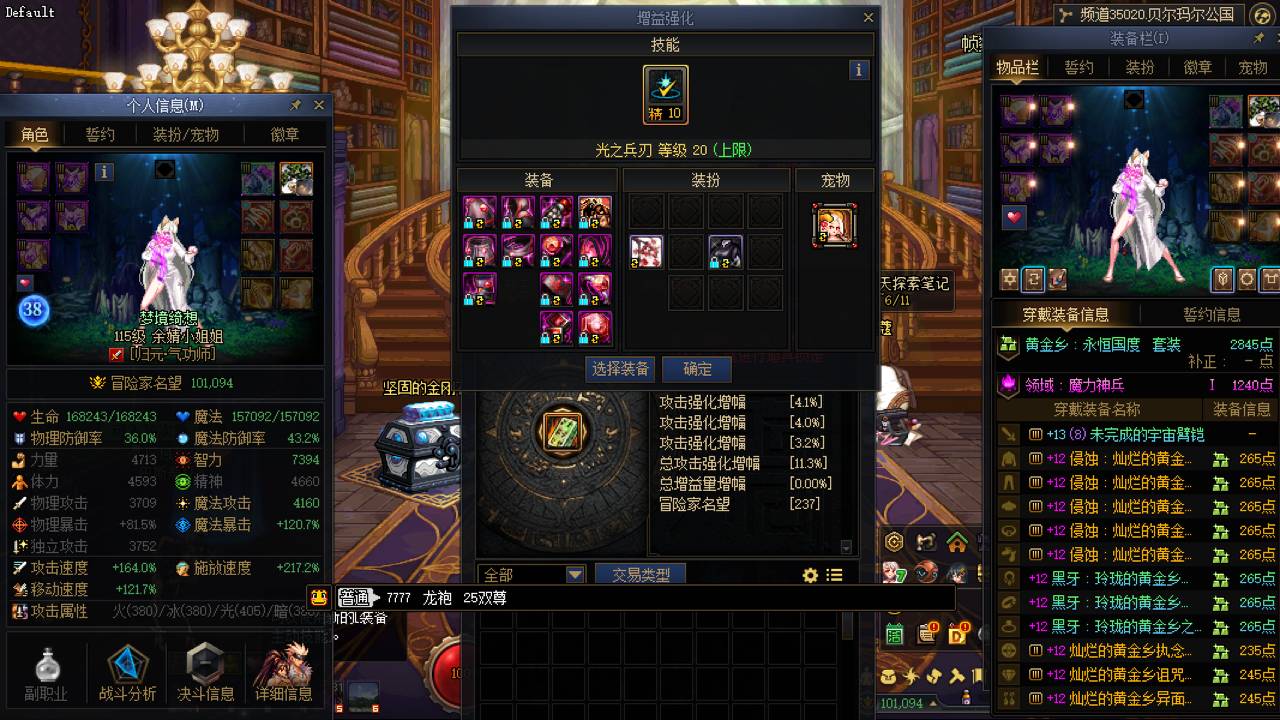Open the 普通 chat channel dropdown
Image resolution: width=1280 pixels, height=720 pixels.
pos(358,600)
